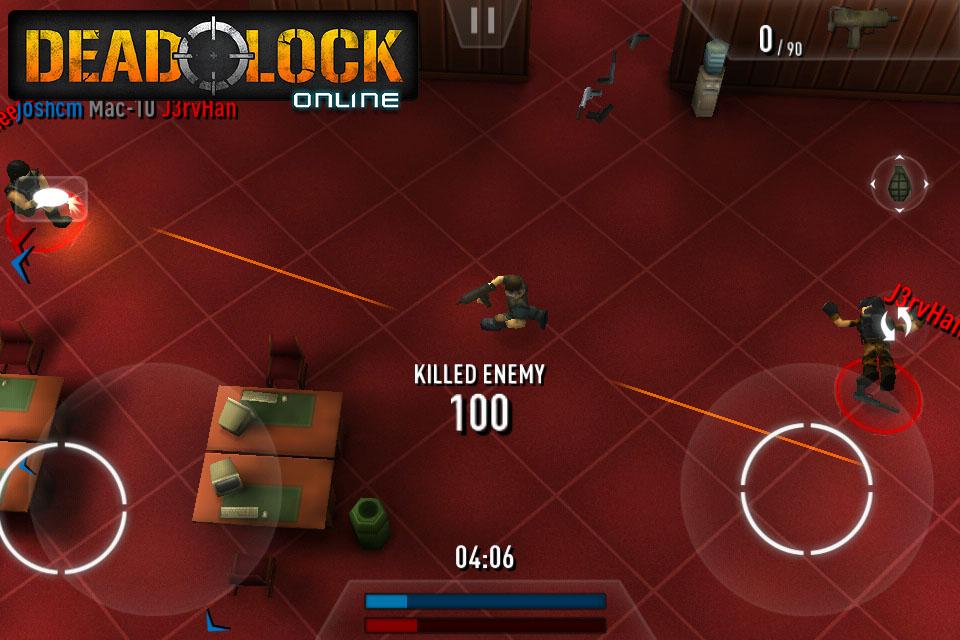Open the chat speech bubble button
Image resolution: width=960 pixels, height=640 pixels.
coord(53,198)
